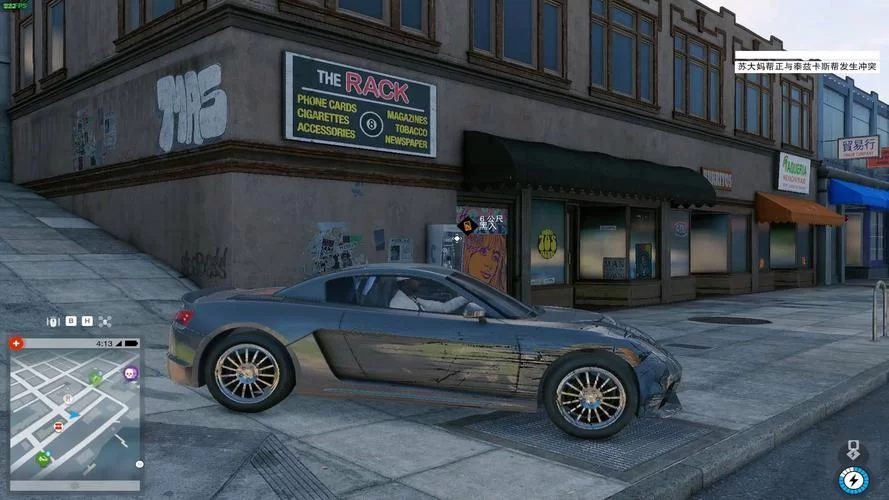Select the purple skull marker on minimap
889x500 pixels.
pyautogui.click(x=130, y=373)
